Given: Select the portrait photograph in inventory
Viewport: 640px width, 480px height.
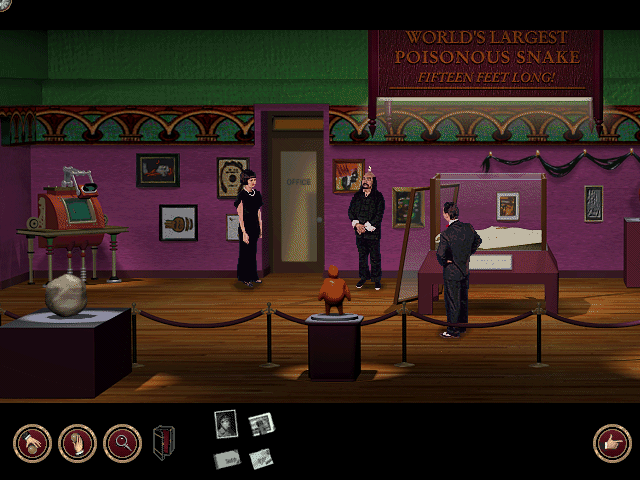Looking at the screenshot, I should pyautogui.click(x=226, y=424).
